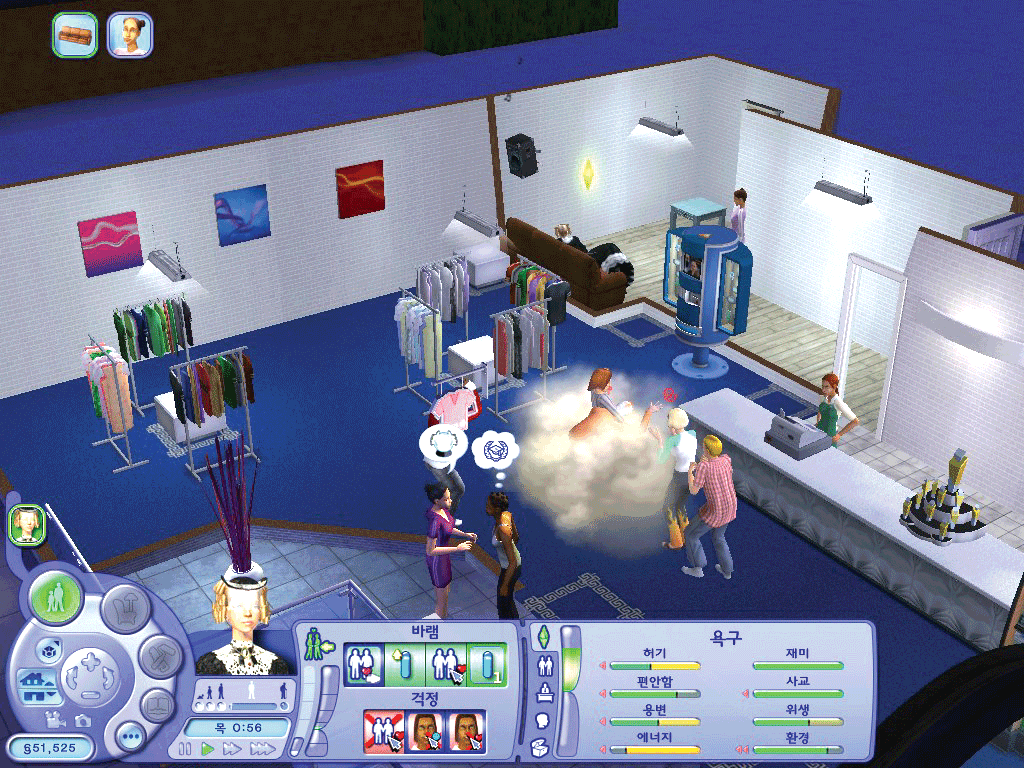Viewport: 1024px width, 768px height.
Task: Set game speed to double fast-forward
Action: (x=232, y=748)
